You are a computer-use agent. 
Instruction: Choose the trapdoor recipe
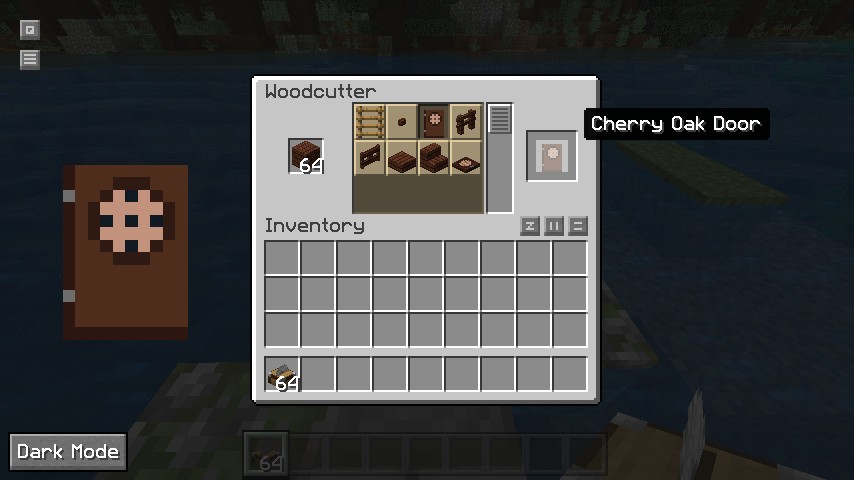click(370, 157)
